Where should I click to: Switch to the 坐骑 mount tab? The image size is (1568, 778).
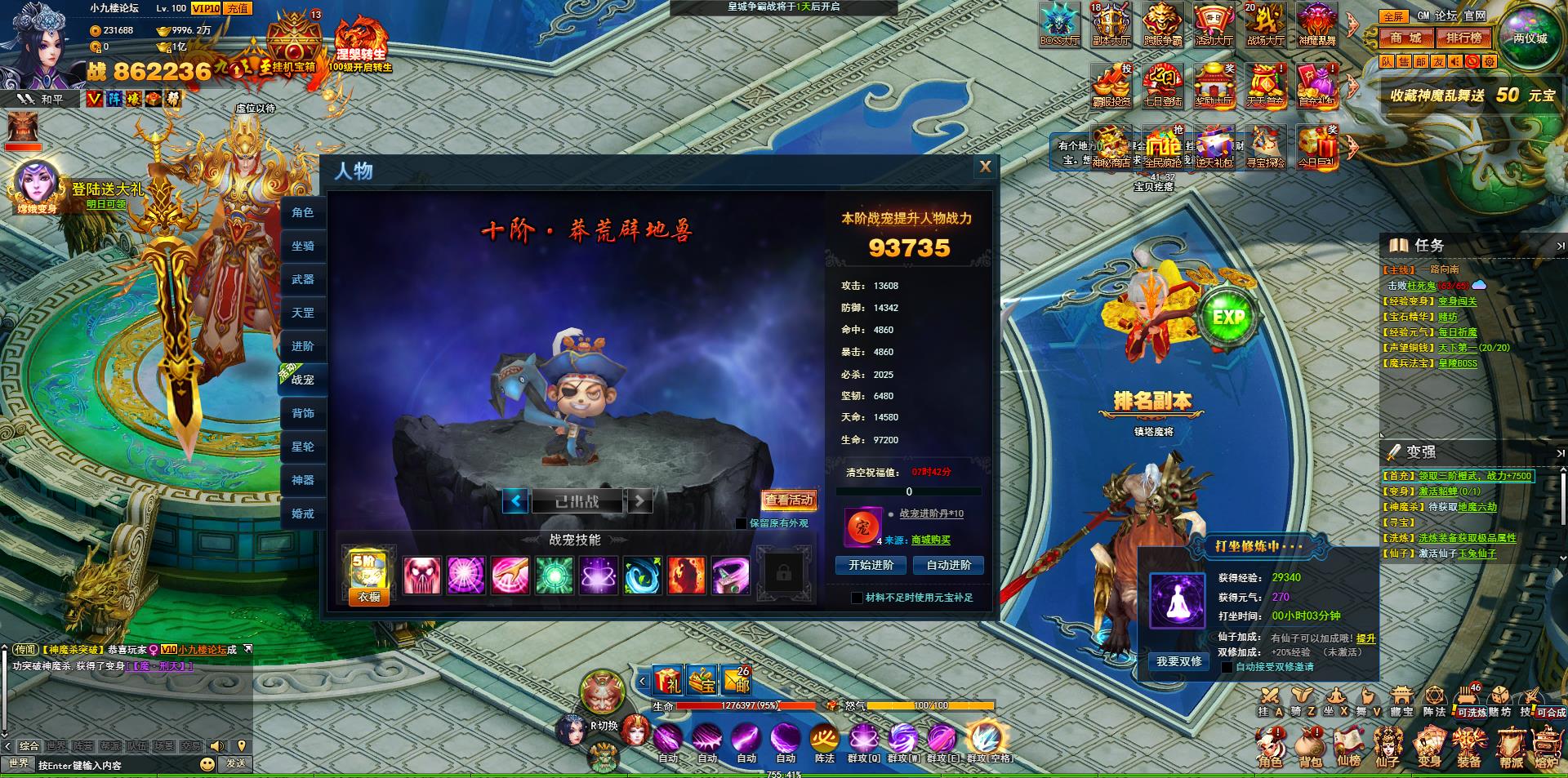tap(303, 246)
